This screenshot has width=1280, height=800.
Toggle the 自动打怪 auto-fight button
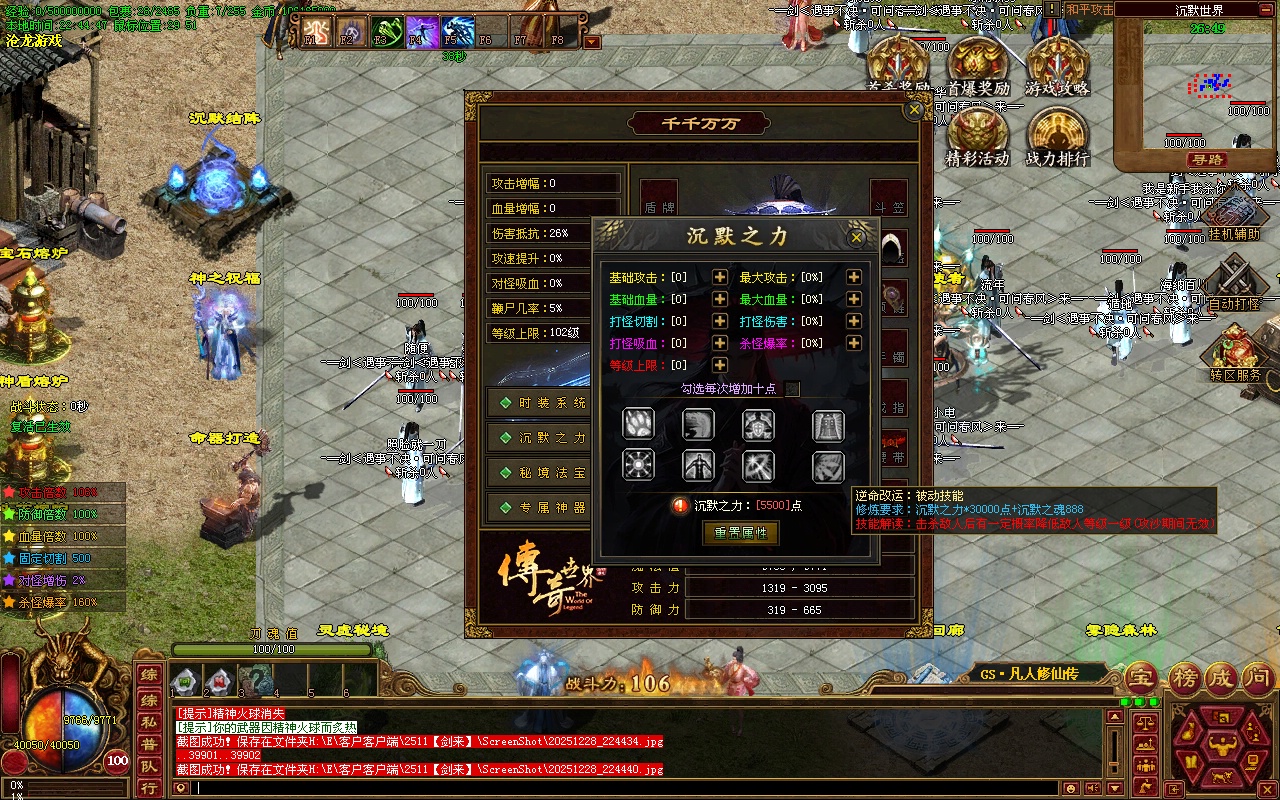pos(1234,283)
